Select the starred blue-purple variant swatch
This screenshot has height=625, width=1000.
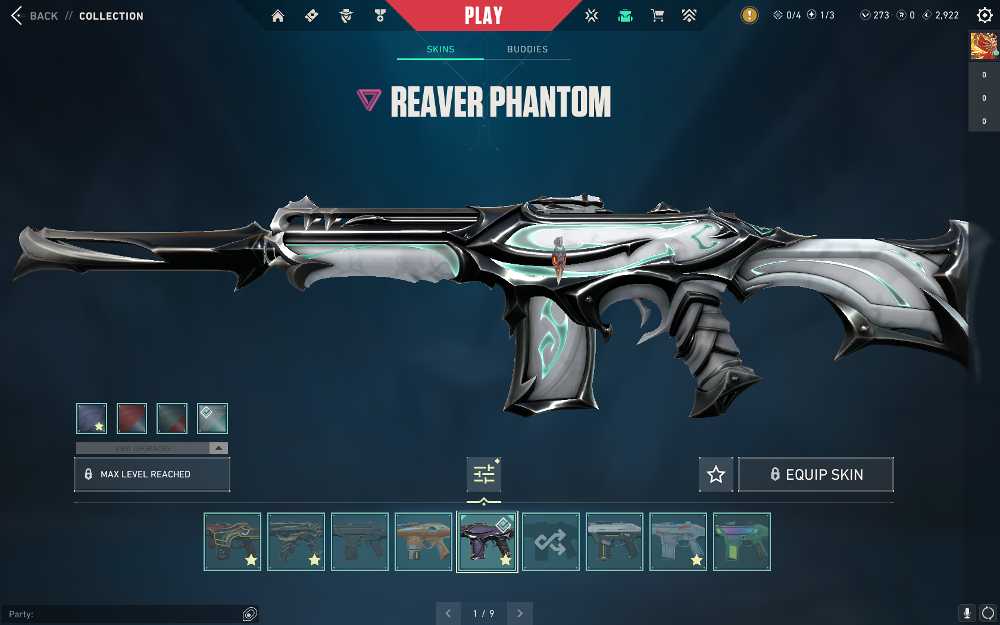pos(92,418)
